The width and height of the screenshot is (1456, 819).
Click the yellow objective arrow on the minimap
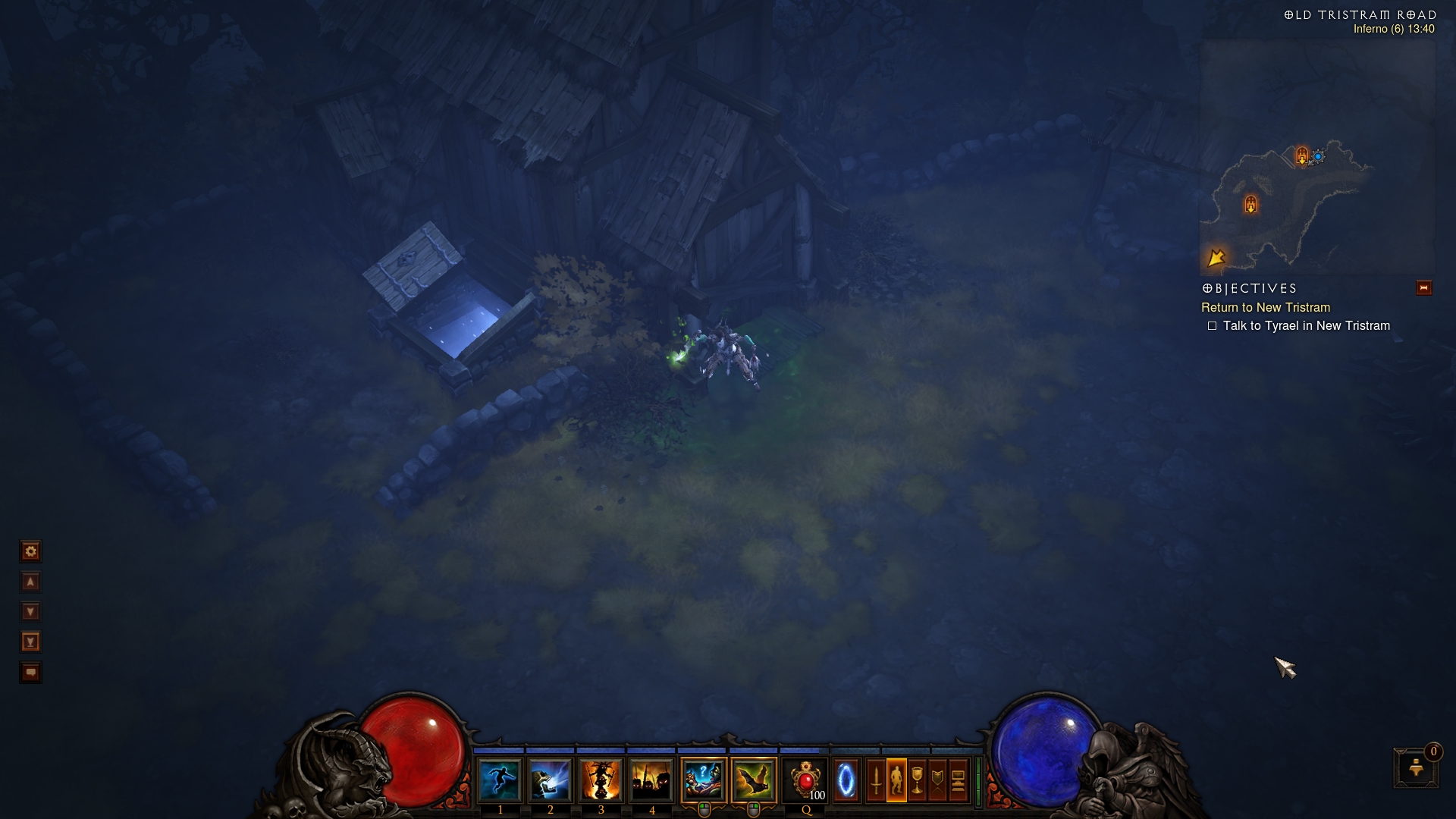tap(1216, 258)
